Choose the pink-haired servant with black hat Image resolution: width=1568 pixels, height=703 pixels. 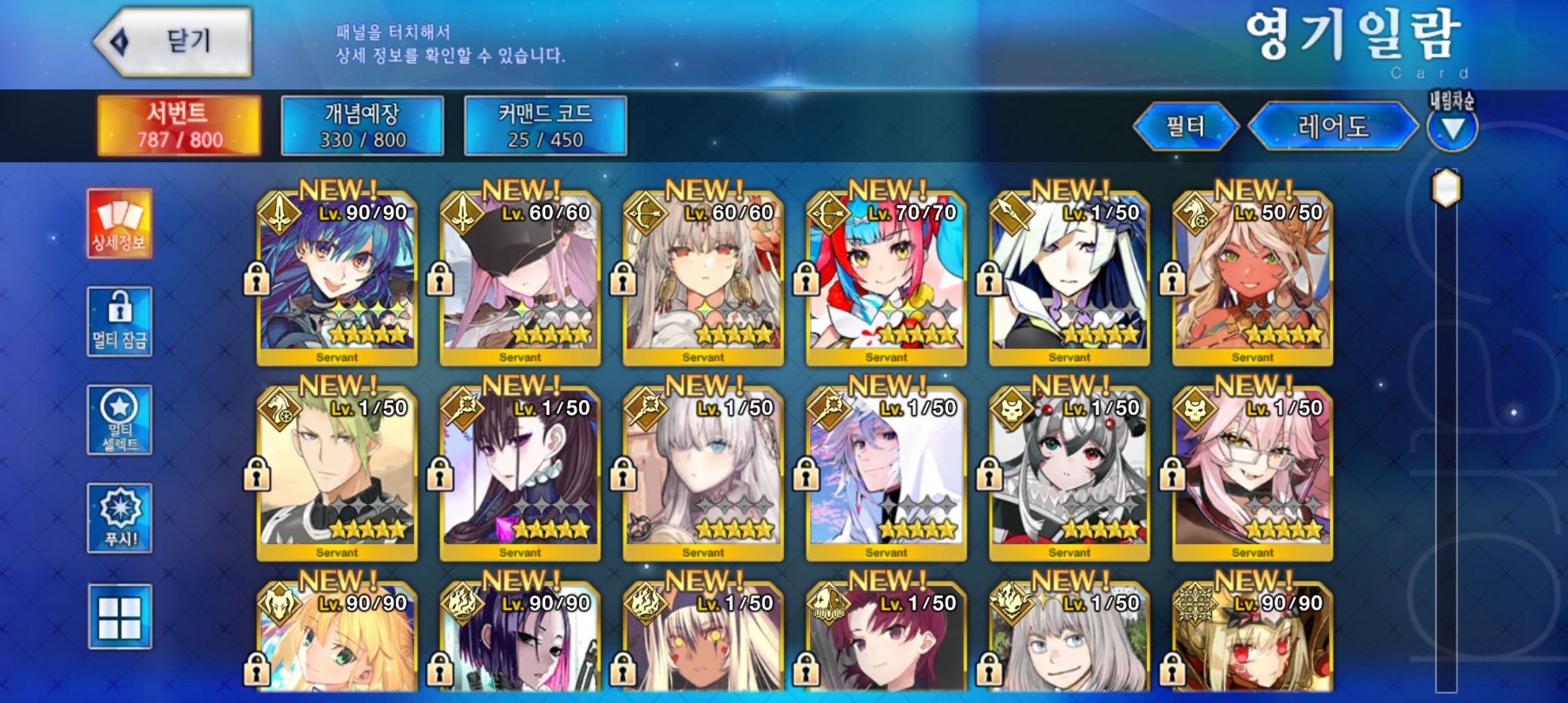520,278
